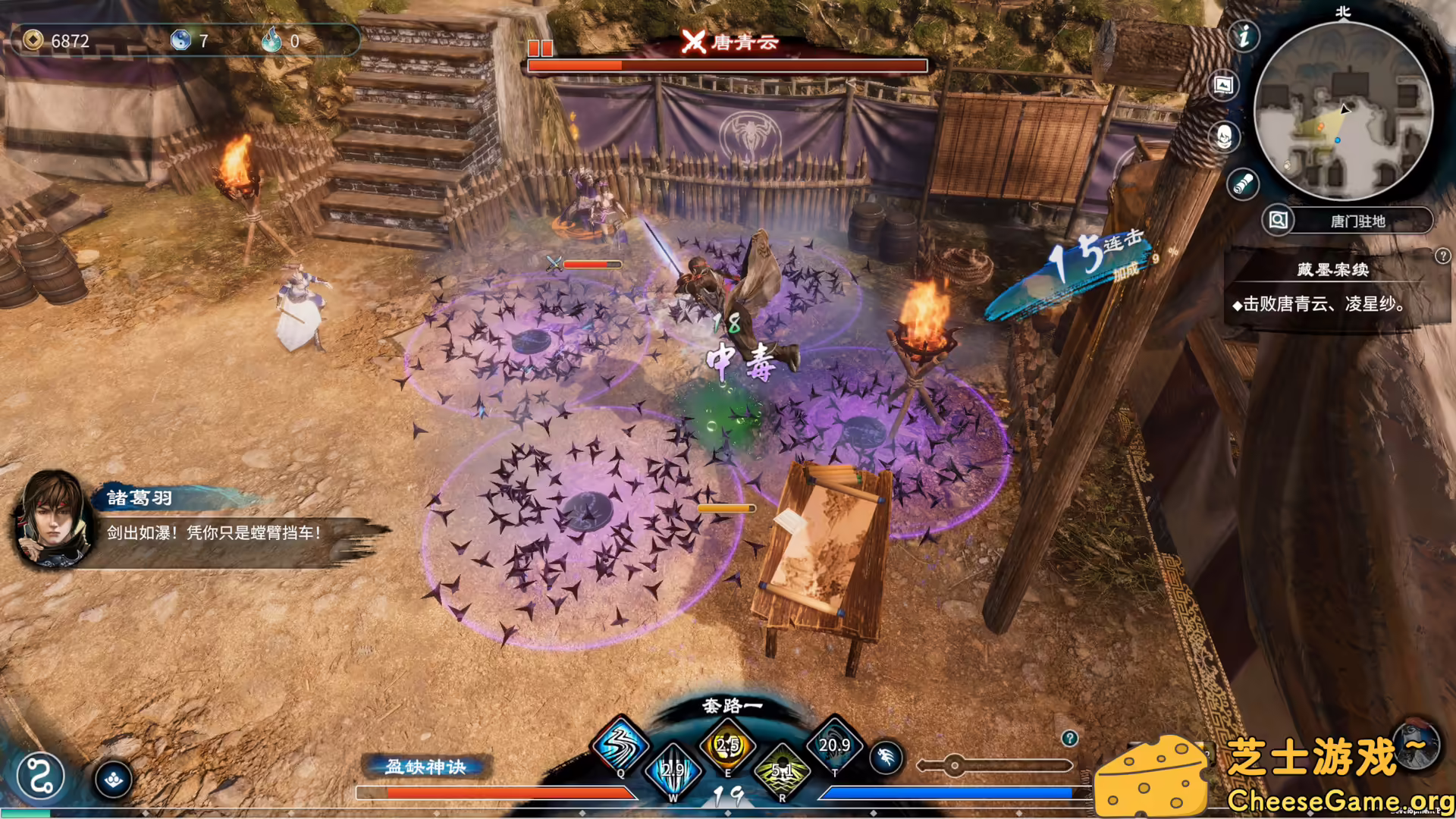Open the info 'i' button
The width and height of the screenshot is (1456, 819).
coord(1244,36)
